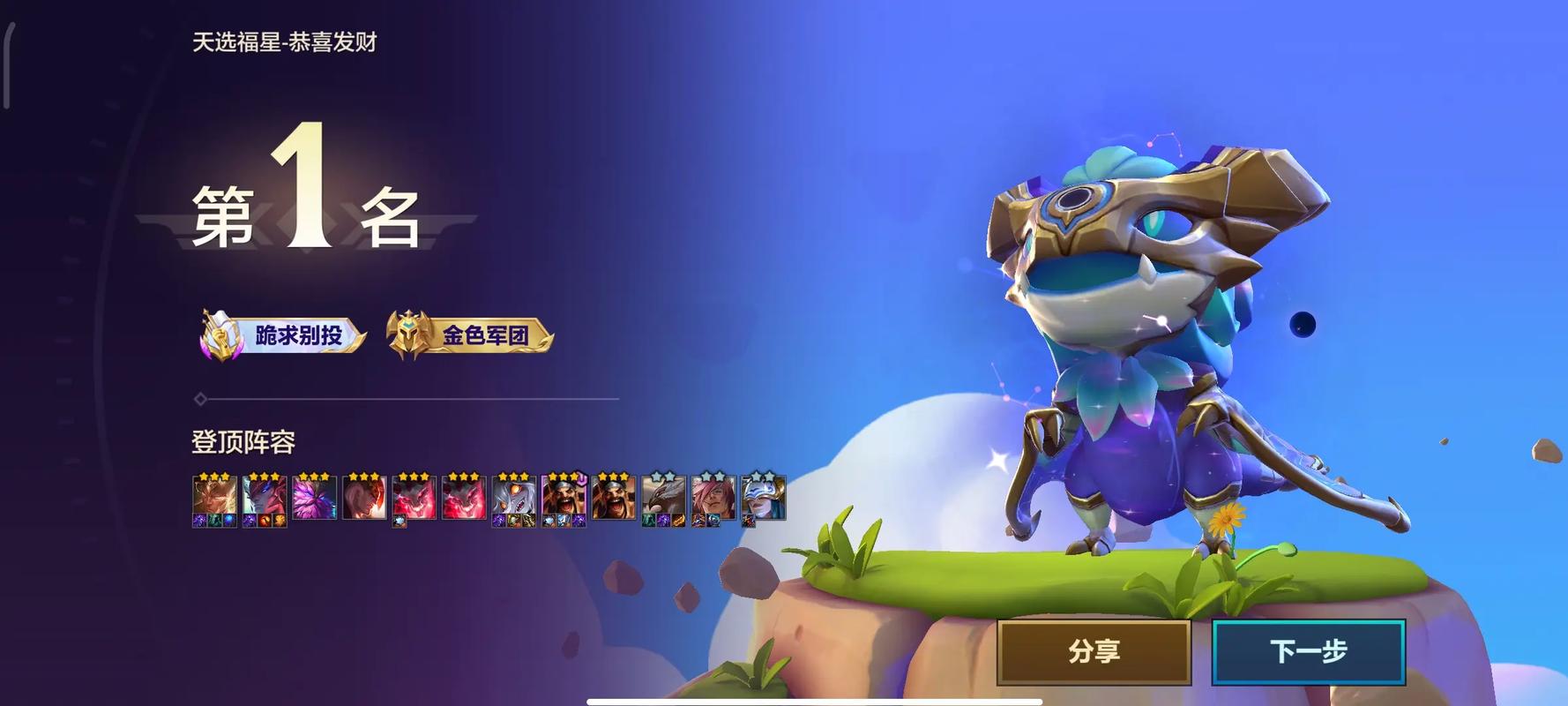Choose the blue-masked two-star champion portrait
The height and width of the screenshot is (706, 1568).
(x=763, y=499)
